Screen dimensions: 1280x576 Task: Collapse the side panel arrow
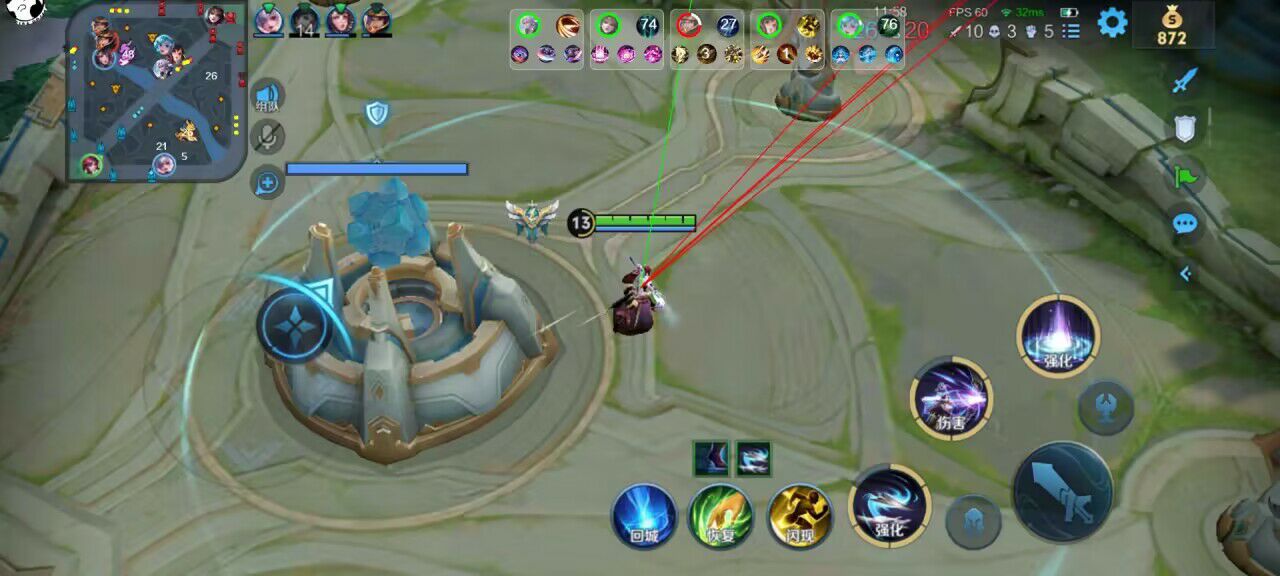(x=1185, y=273)
